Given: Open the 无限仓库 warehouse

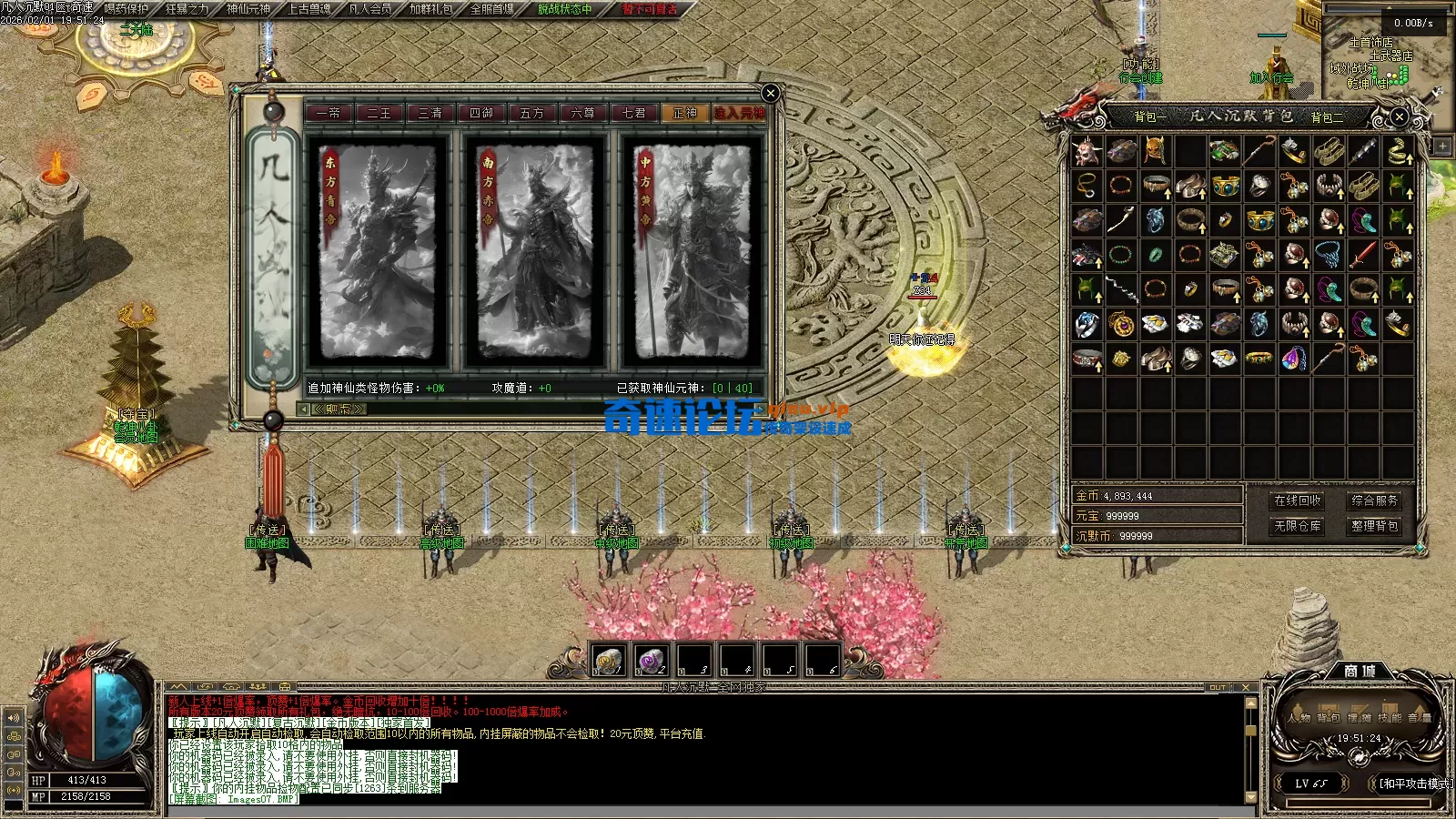Looking at the screenshot, I should (x=1297, y=526).
